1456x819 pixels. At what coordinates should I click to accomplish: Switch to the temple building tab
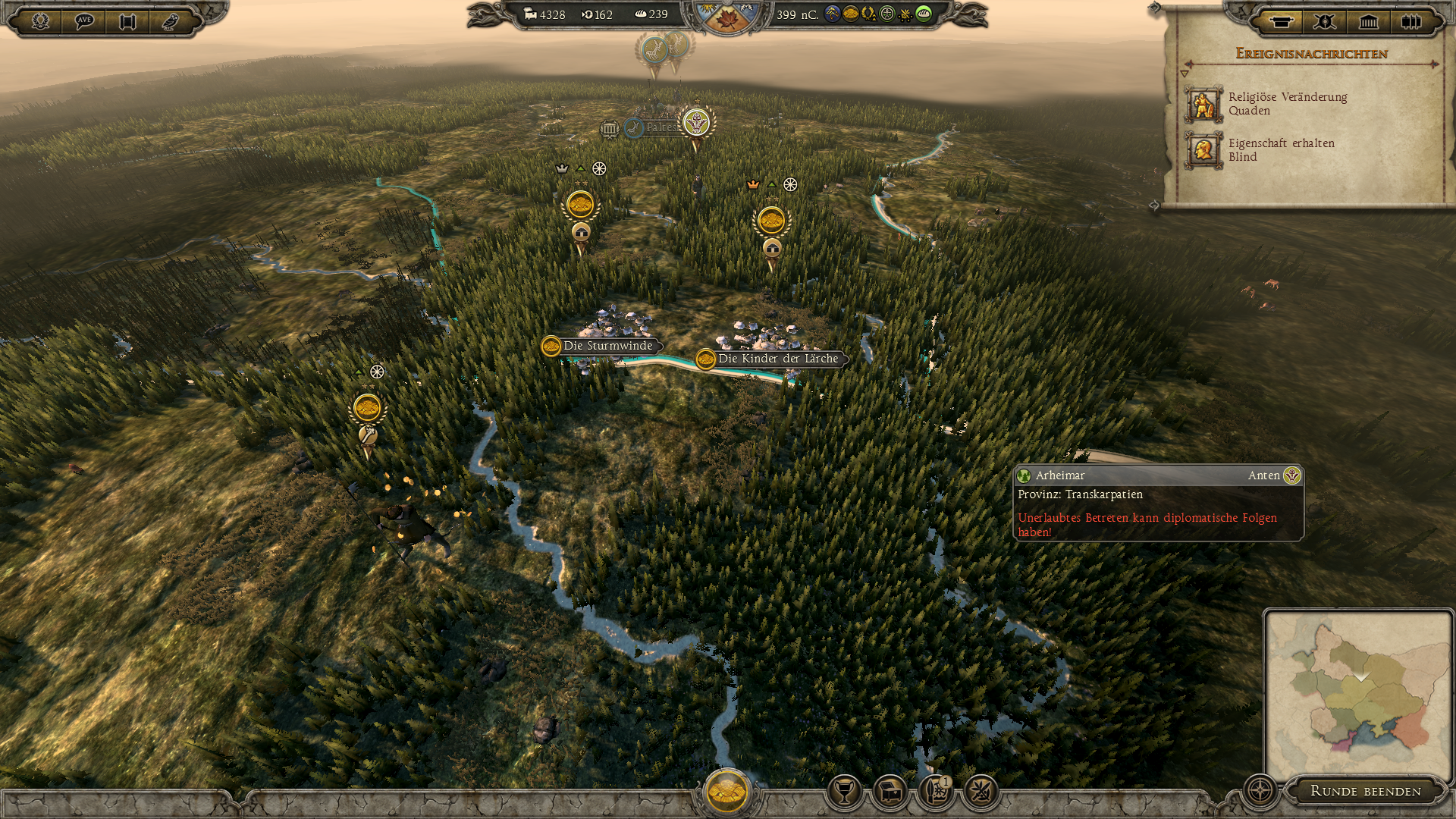(x=1368, y=21)
